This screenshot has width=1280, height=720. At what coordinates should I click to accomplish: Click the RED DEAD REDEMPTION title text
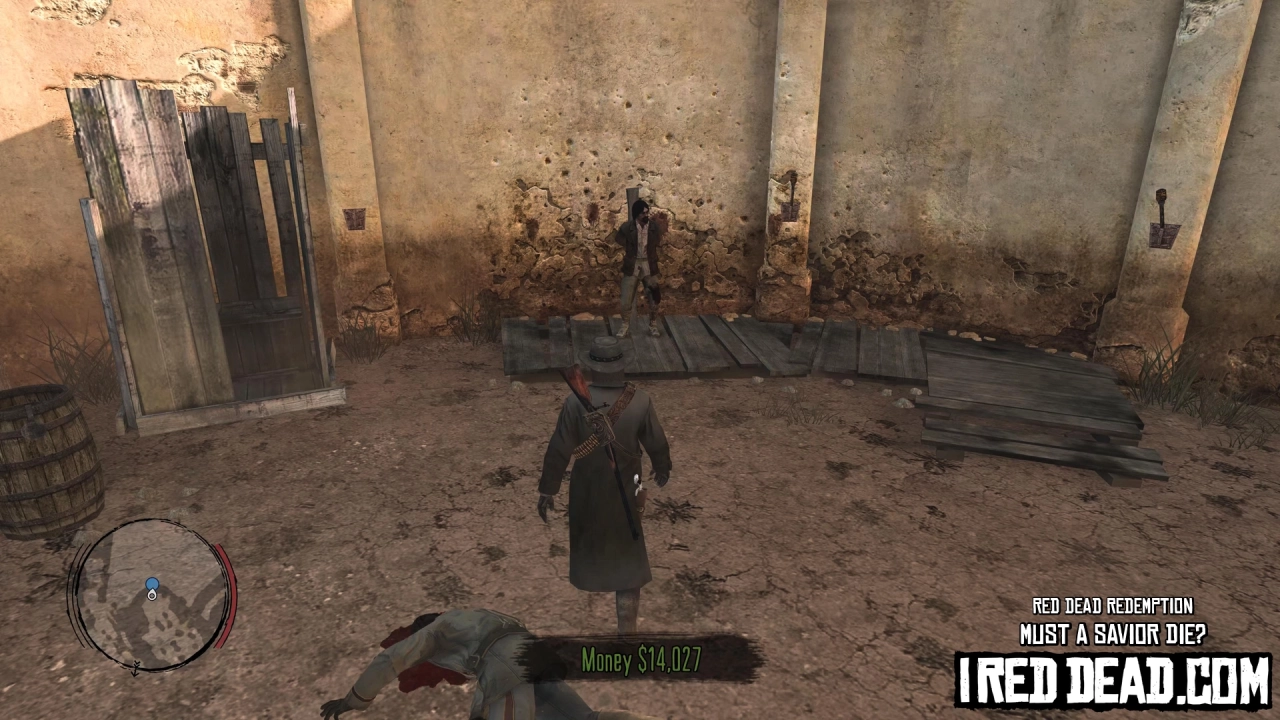1111,607
